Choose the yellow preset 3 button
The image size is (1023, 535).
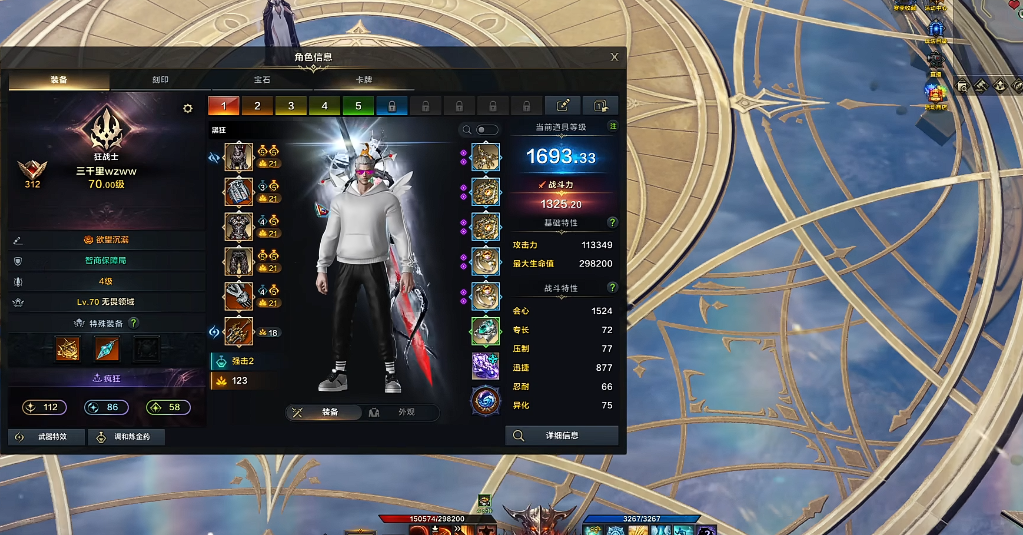coord(290,105)
